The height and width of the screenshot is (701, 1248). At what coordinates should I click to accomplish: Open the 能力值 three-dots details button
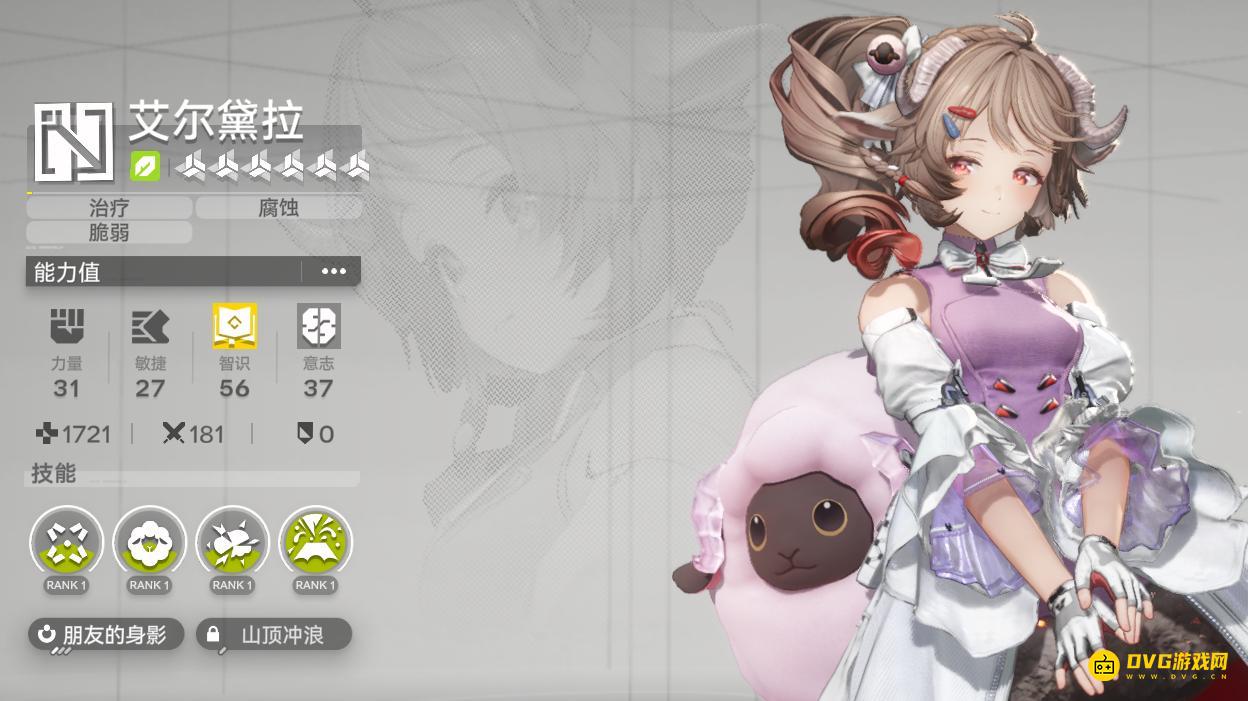pyautogui.click(x=333, y=271)
